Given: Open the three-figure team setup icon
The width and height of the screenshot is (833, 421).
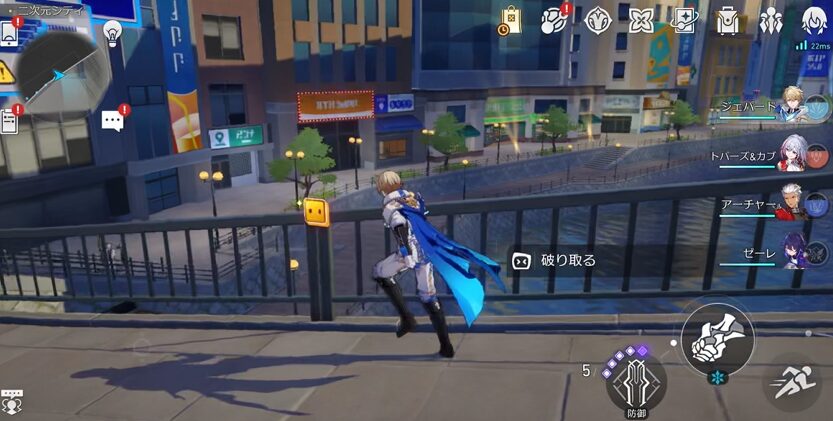Looking at the screenshot, I should click(771, 20).
